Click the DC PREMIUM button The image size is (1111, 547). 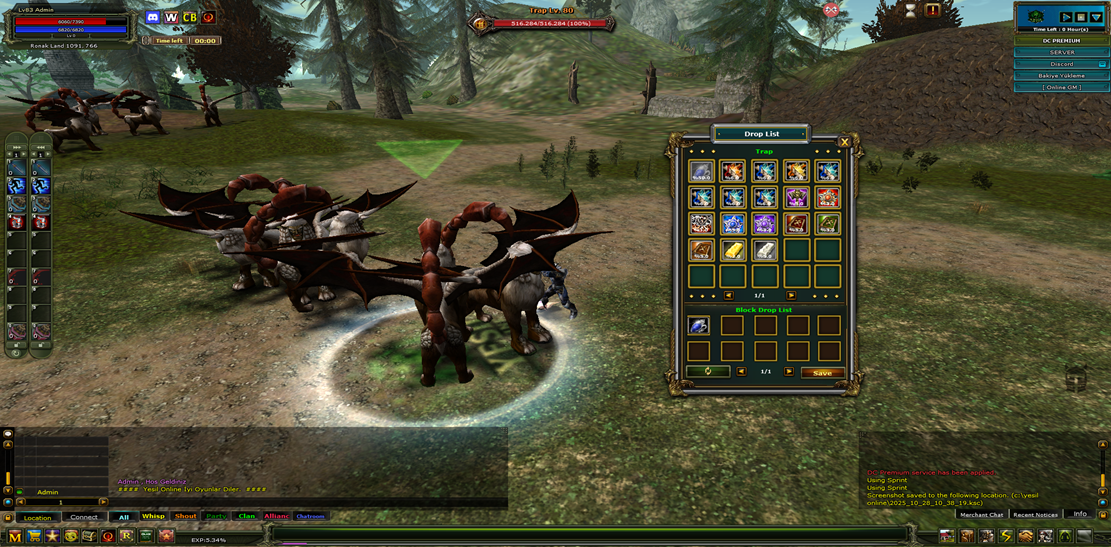click(x=1062, y=41)
